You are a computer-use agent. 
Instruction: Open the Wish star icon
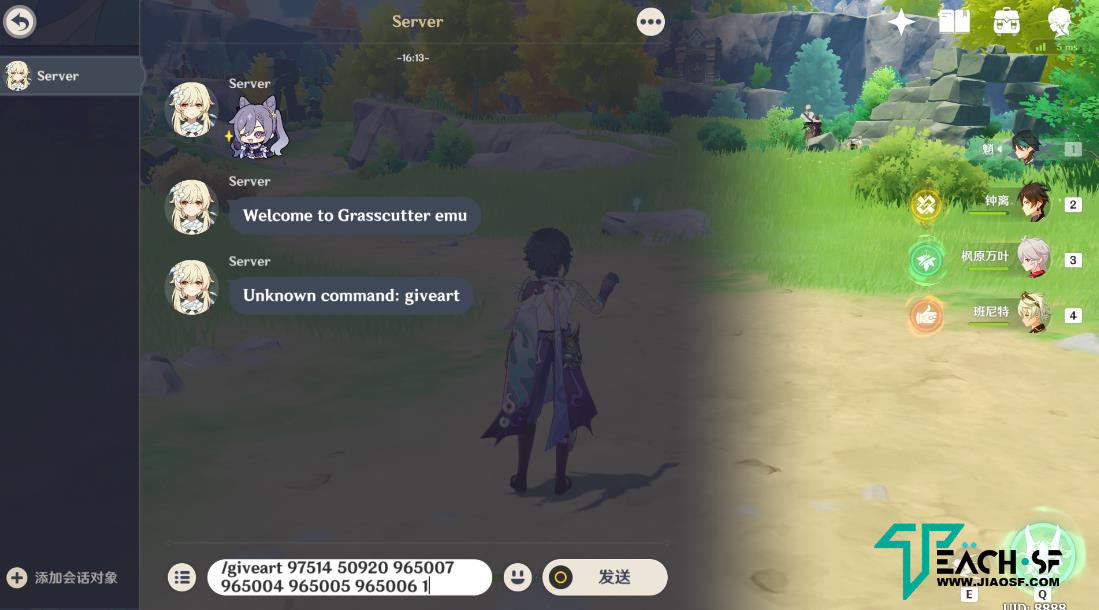click(x=901, y=22)
